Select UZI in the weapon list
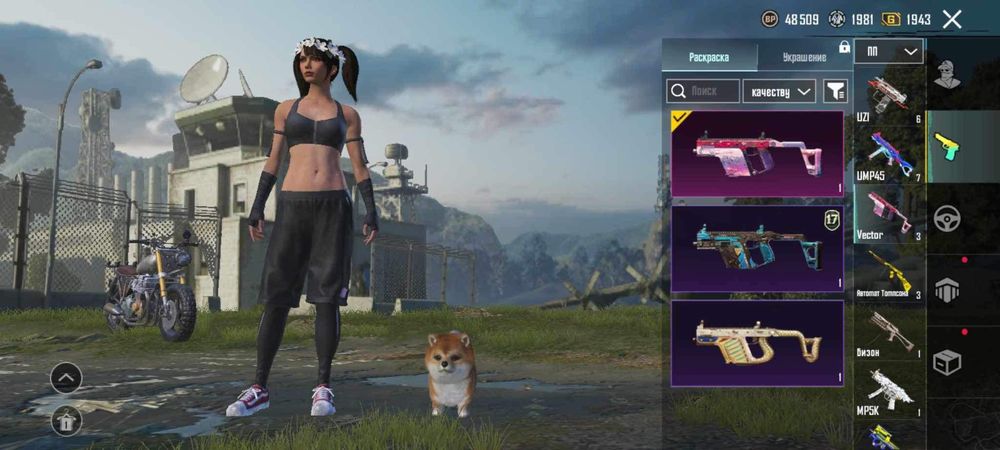The height and width of the screenshot is (450, 1000). 889,98
